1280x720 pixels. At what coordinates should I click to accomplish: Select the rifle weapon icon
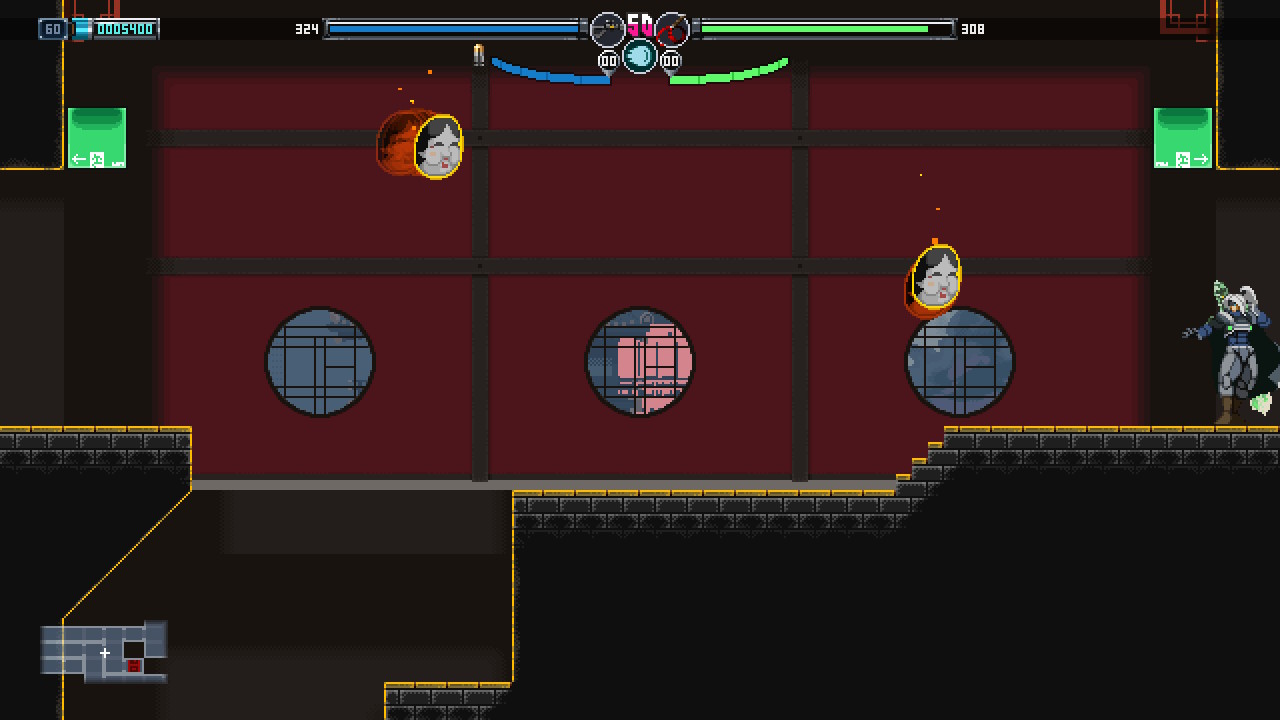point(607,29)
